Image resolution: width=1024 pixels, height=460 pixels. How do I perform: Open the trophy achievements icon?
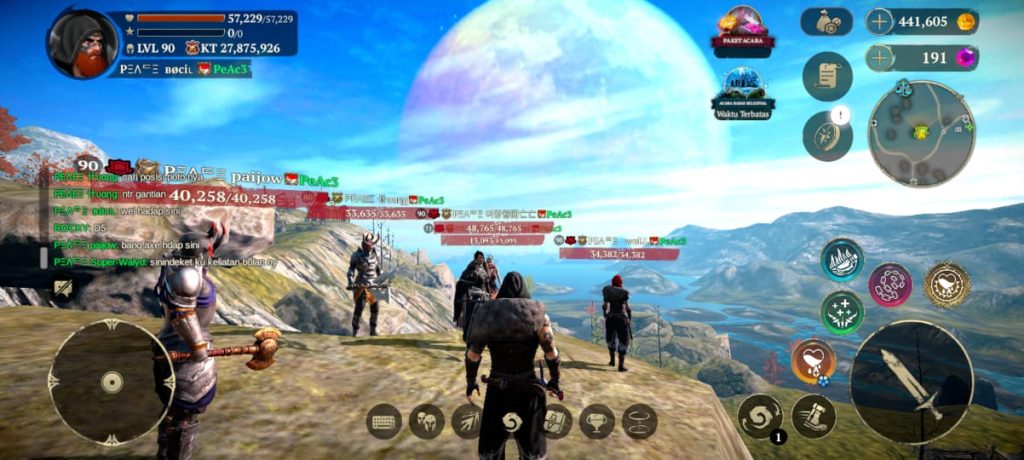tap(597, 421)
